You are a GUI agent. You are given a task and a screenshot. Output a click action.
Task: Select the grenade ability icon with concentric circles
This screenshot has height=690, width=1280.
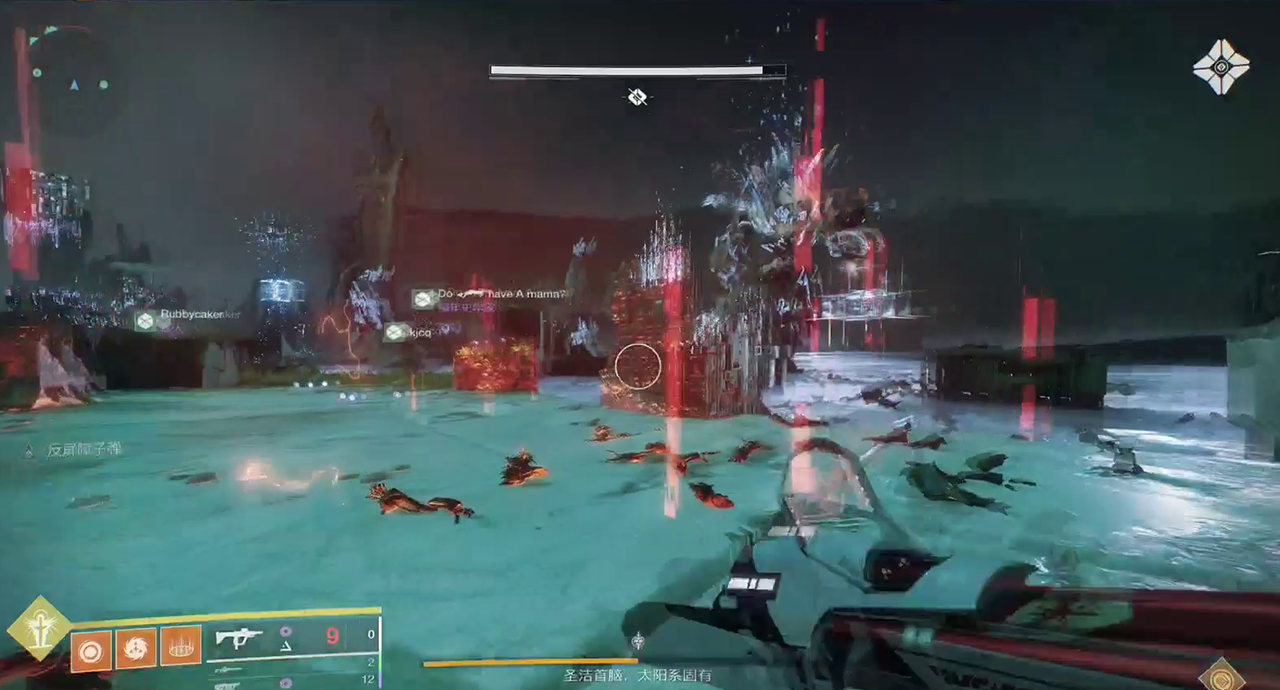(91, 652)
